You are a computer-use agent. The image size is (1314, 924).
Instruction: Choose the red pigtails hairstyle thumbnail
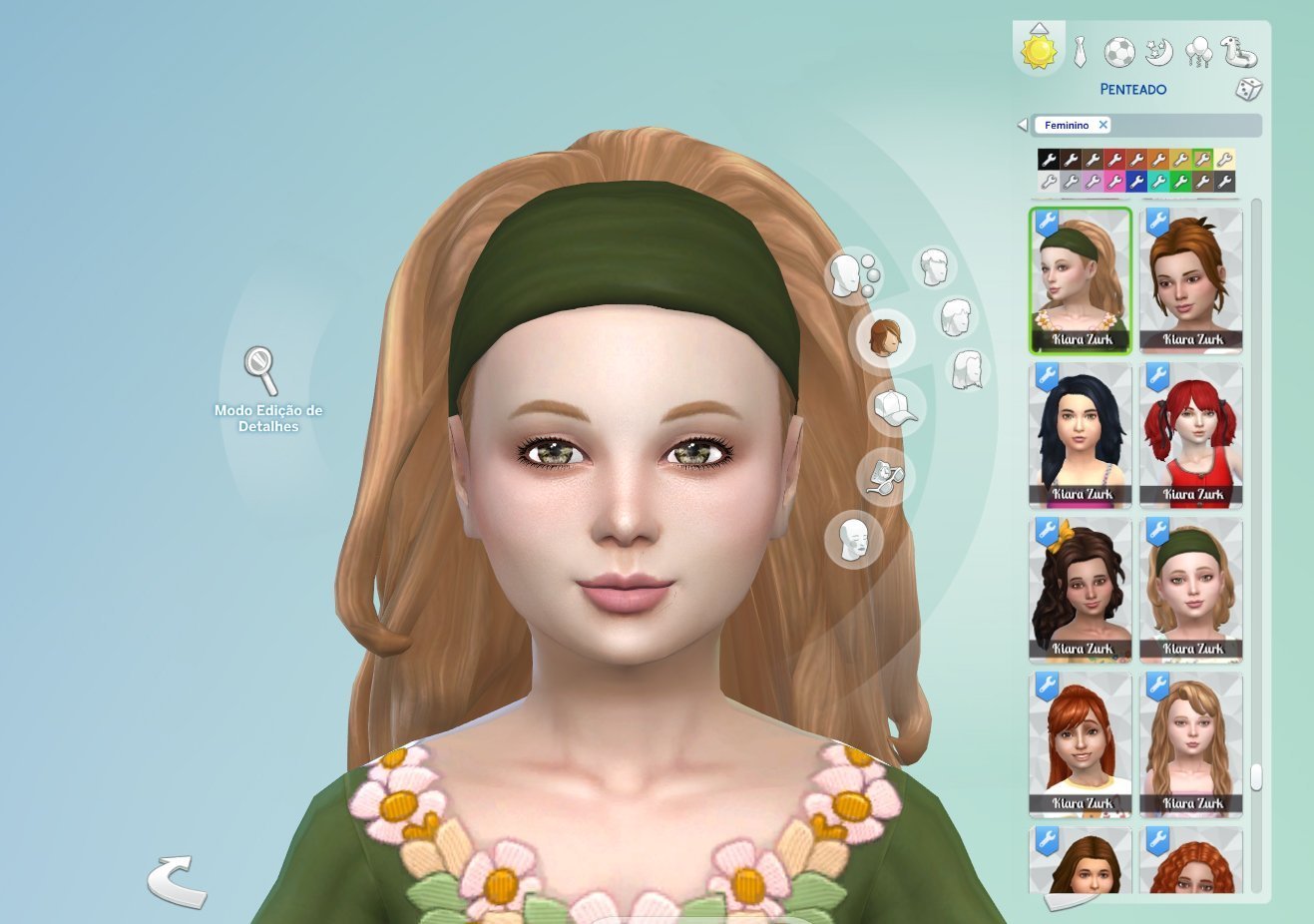tap(1191, 434)
